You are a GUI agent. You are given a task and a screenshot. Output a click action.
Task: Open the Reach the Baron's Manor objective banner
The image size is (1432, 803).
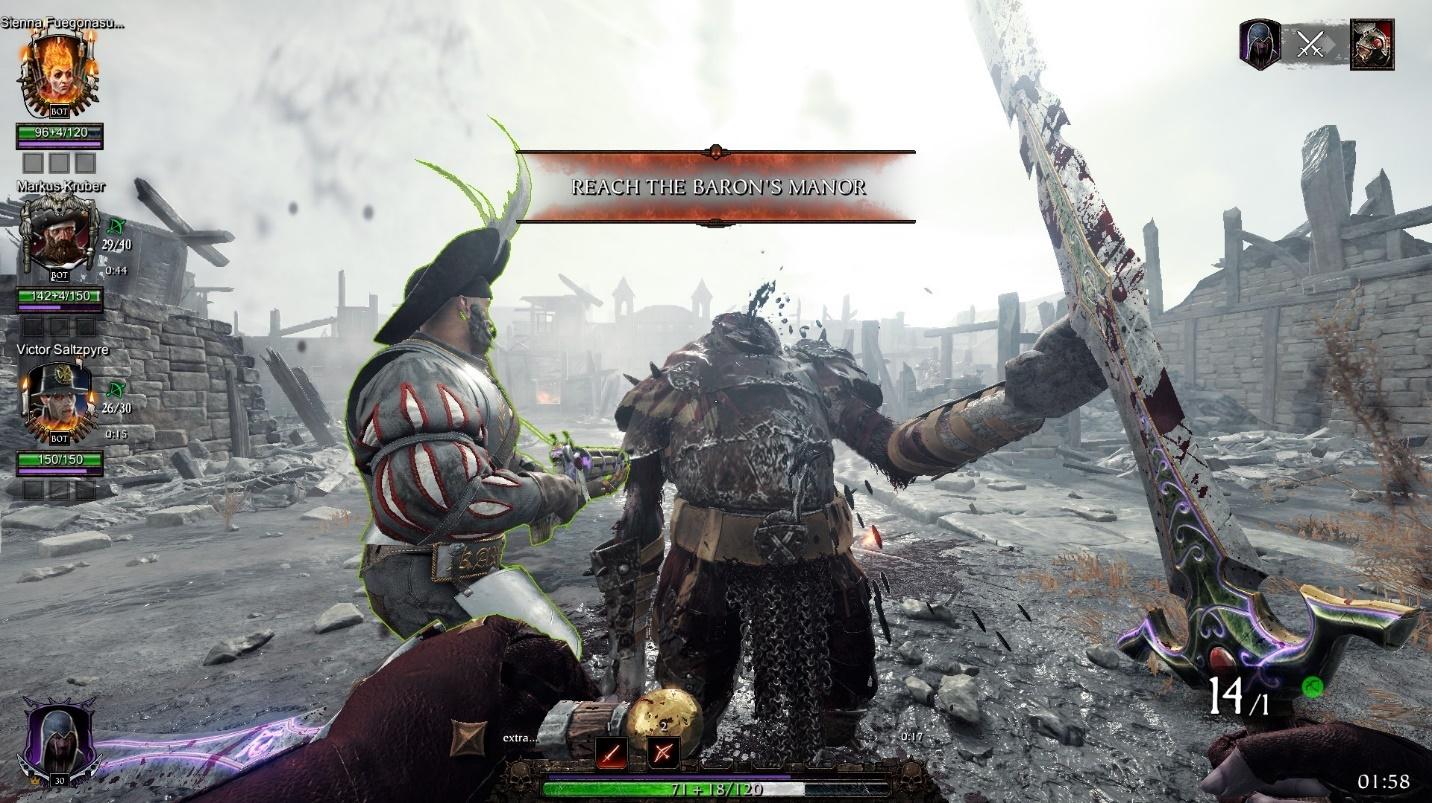point(716,185)
